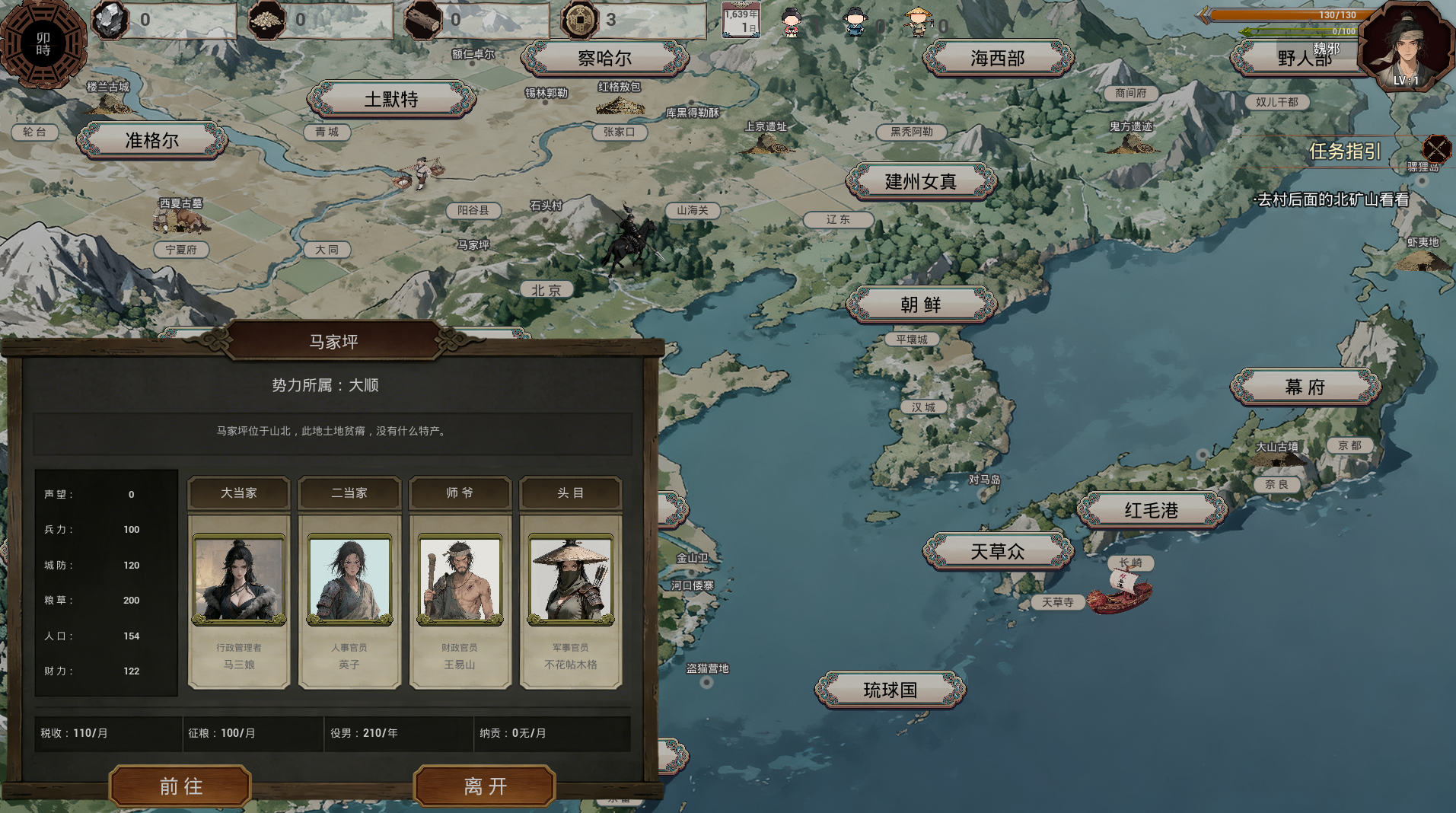Viewport: 1456px width, 813px height.
Task: Choose the 琉球国 faction banner
Action: pyautogui.click(x=890, y=690)
